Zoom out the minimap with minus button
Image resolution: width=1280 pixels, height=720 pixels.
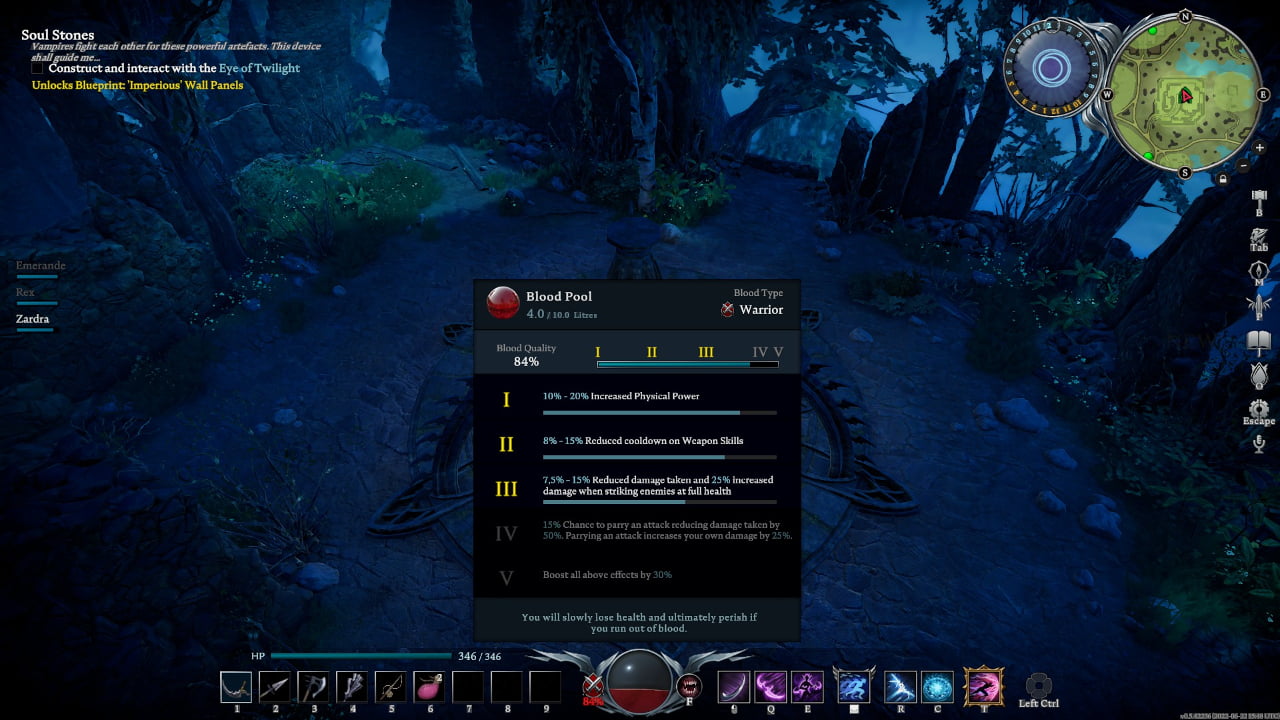click(1244, 165)
